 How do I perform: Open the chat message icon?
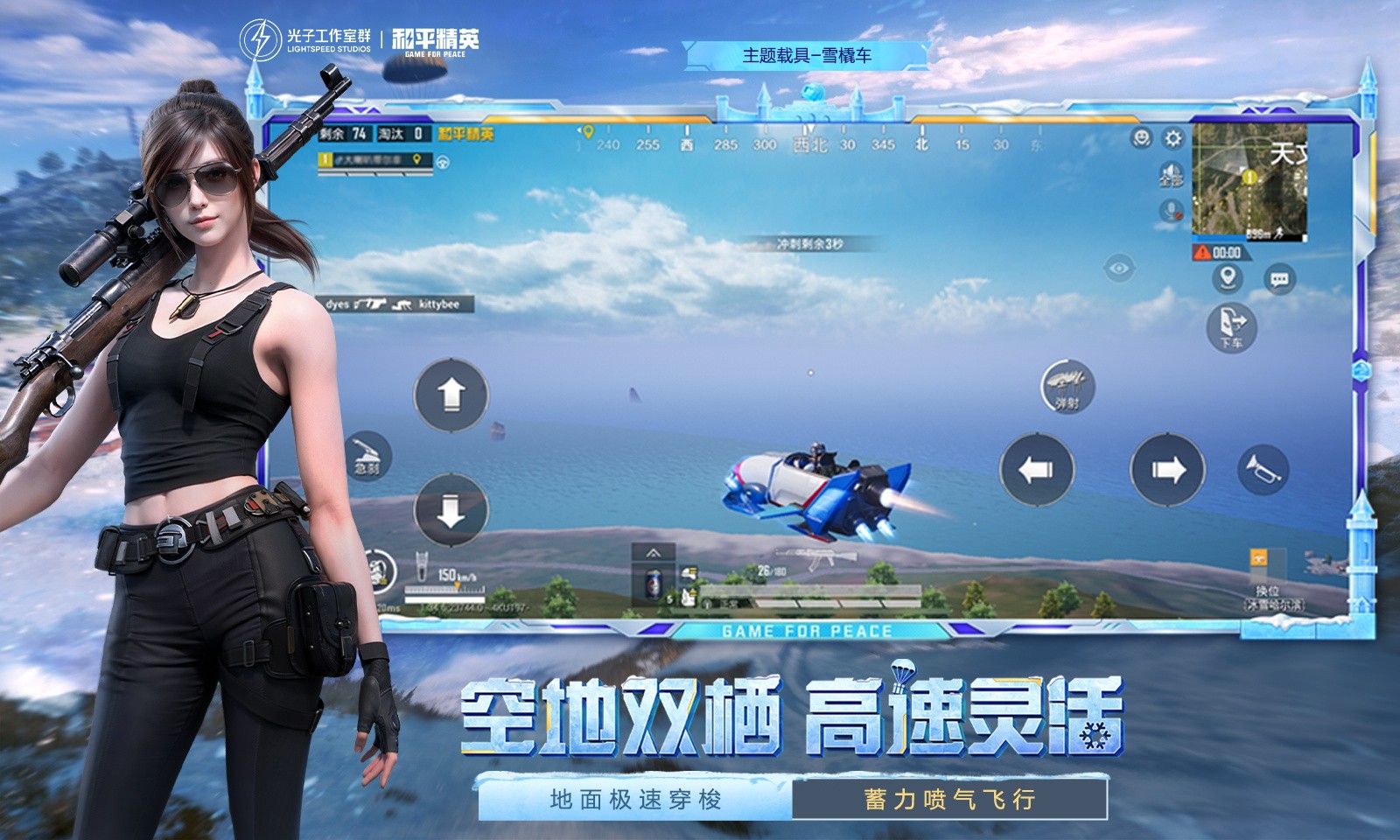coord(1277,277)
